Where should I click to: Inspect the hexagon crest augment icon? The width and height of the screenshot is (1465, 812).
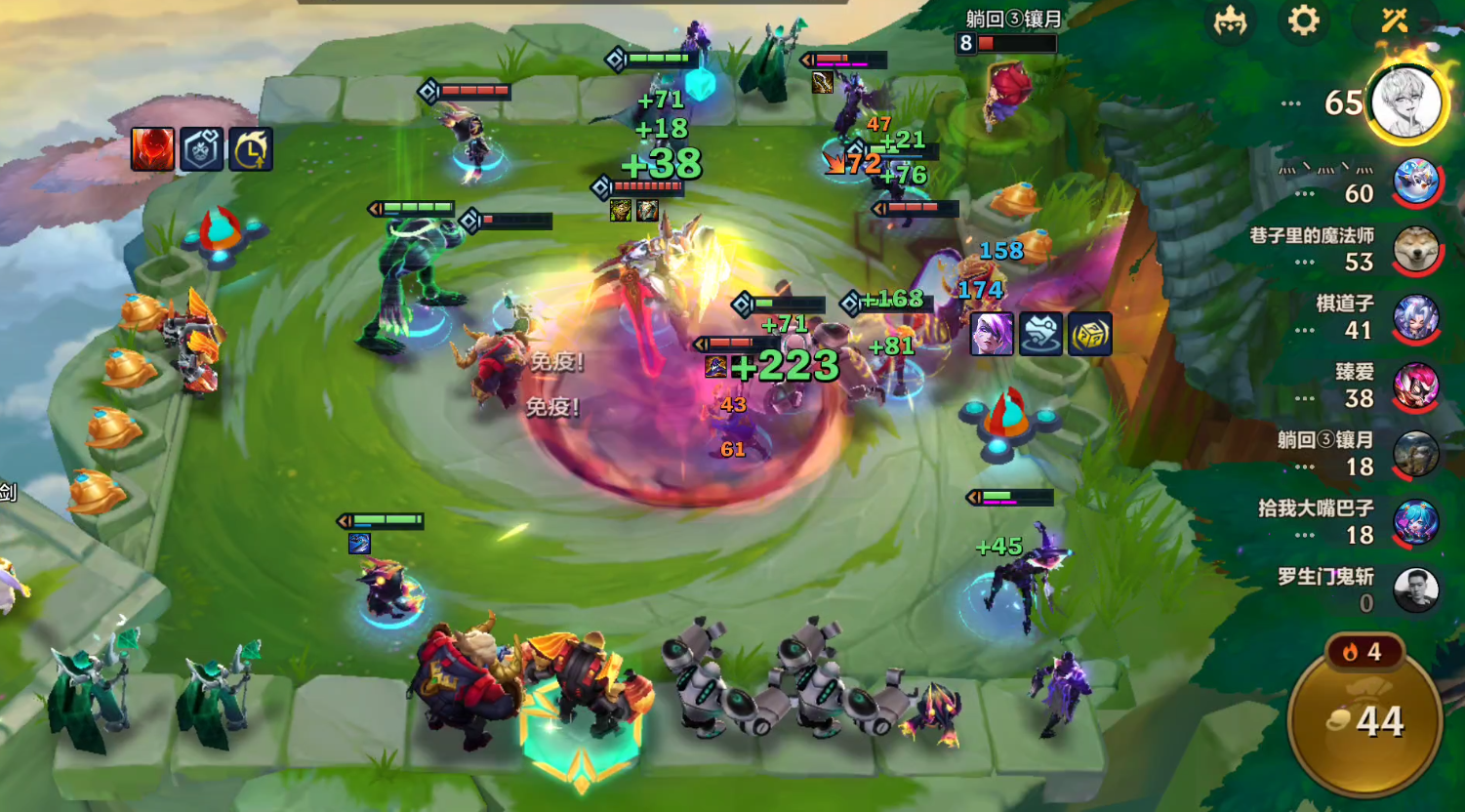[x=202, y=149]
